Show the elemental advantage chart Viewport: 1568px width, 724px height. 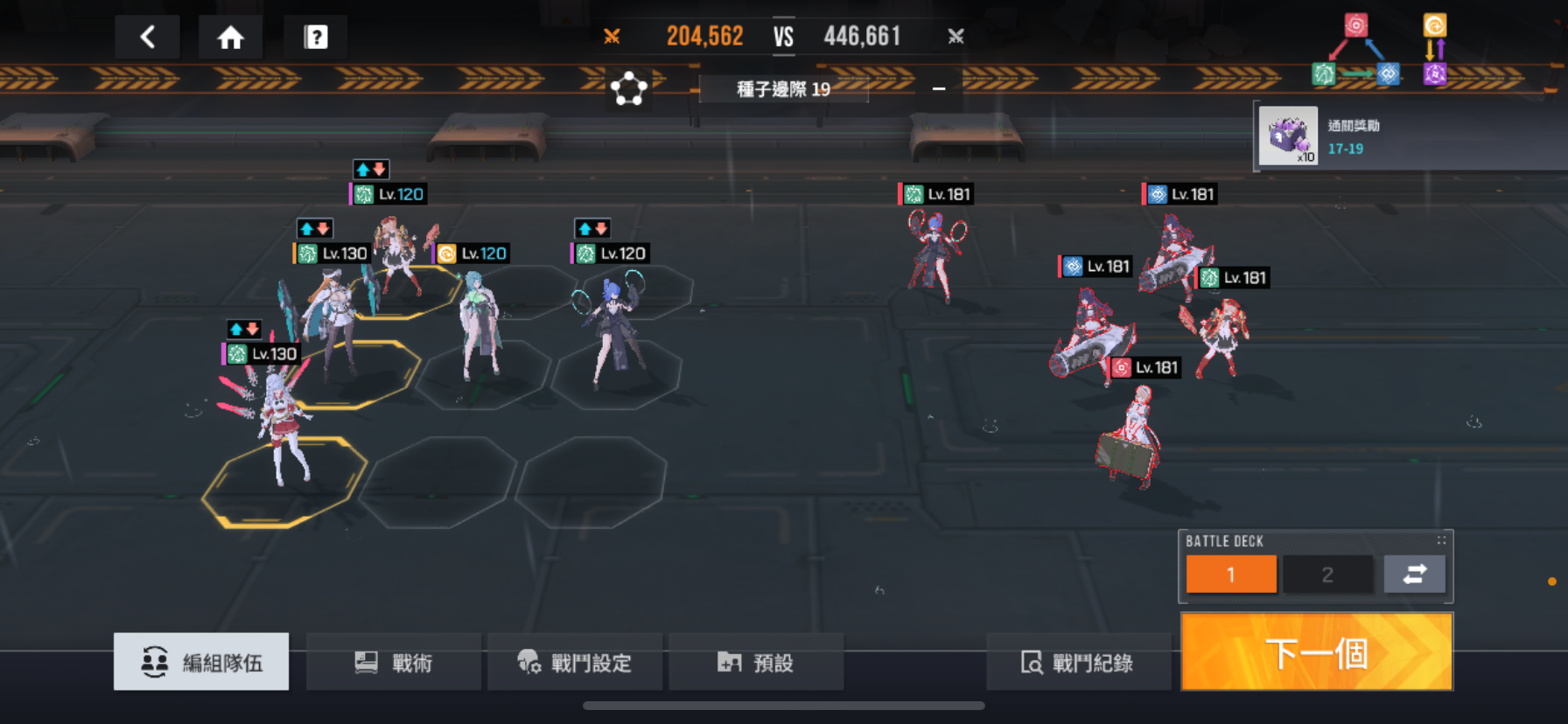point(1378,51)
